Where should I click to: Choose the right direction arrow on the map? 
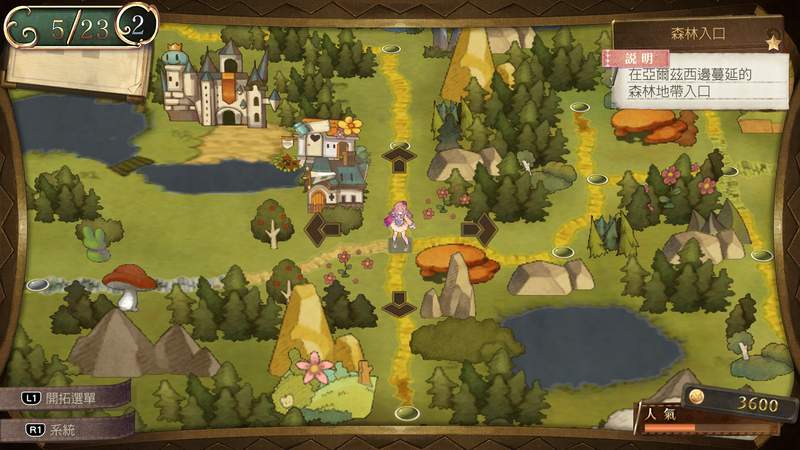(x=479, y=229)
